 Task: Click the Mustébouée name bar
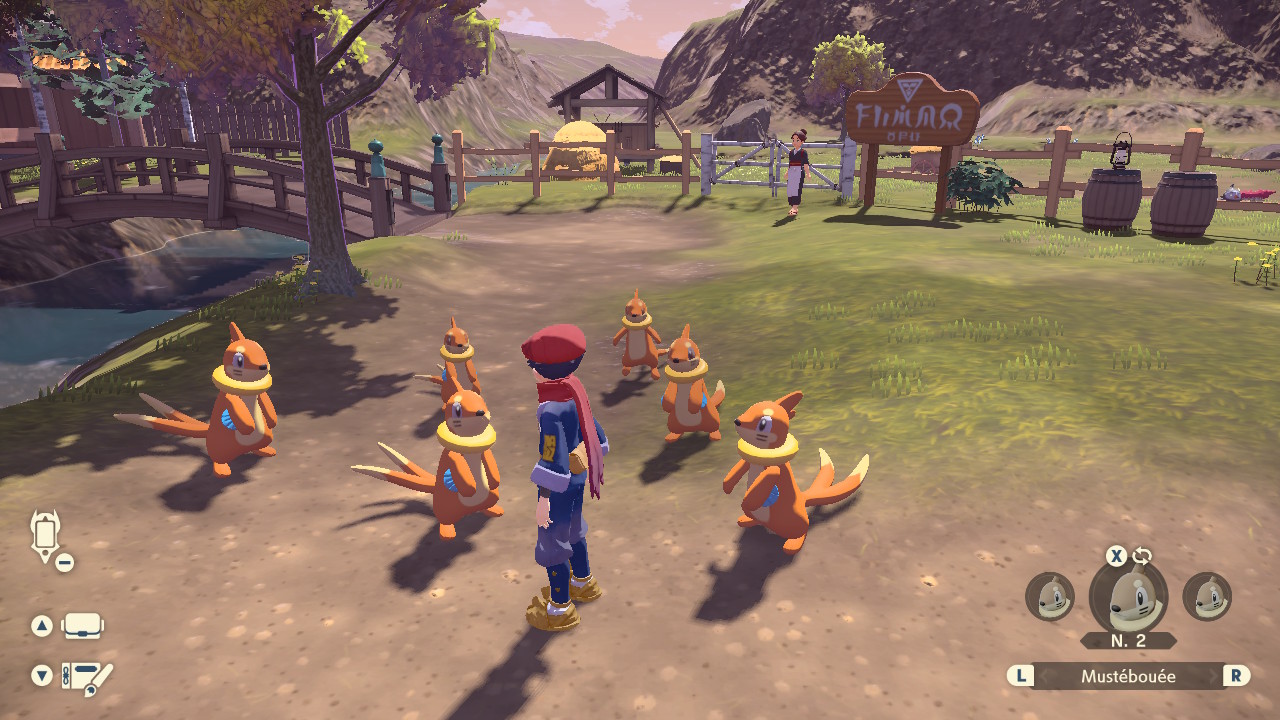click(x=1128, y=676)
